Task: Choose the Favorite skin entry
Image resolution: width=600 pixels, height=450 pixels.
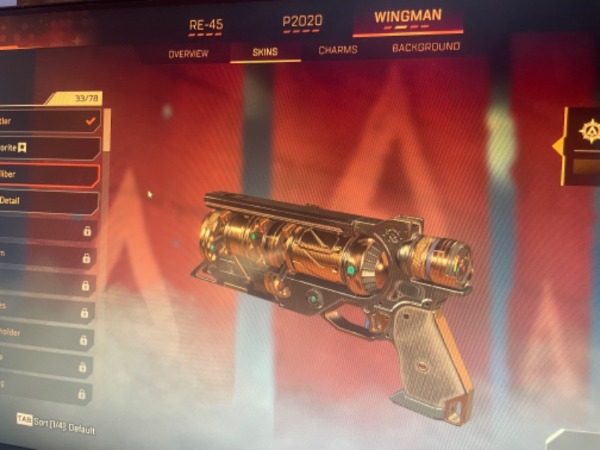Action: click(48, 148)
